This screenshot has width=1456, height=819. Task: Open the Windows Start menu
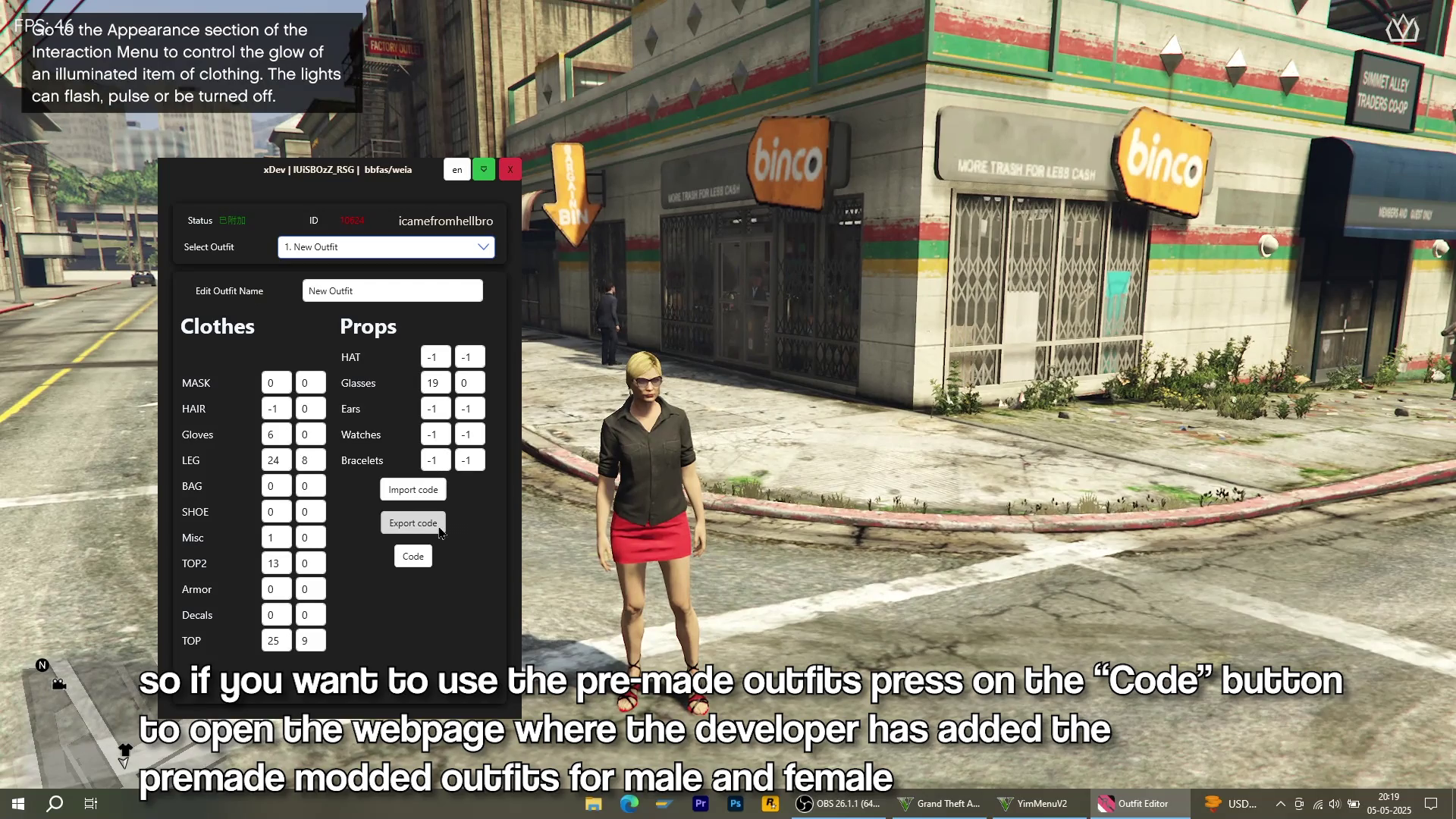click(x=18, y=804)
